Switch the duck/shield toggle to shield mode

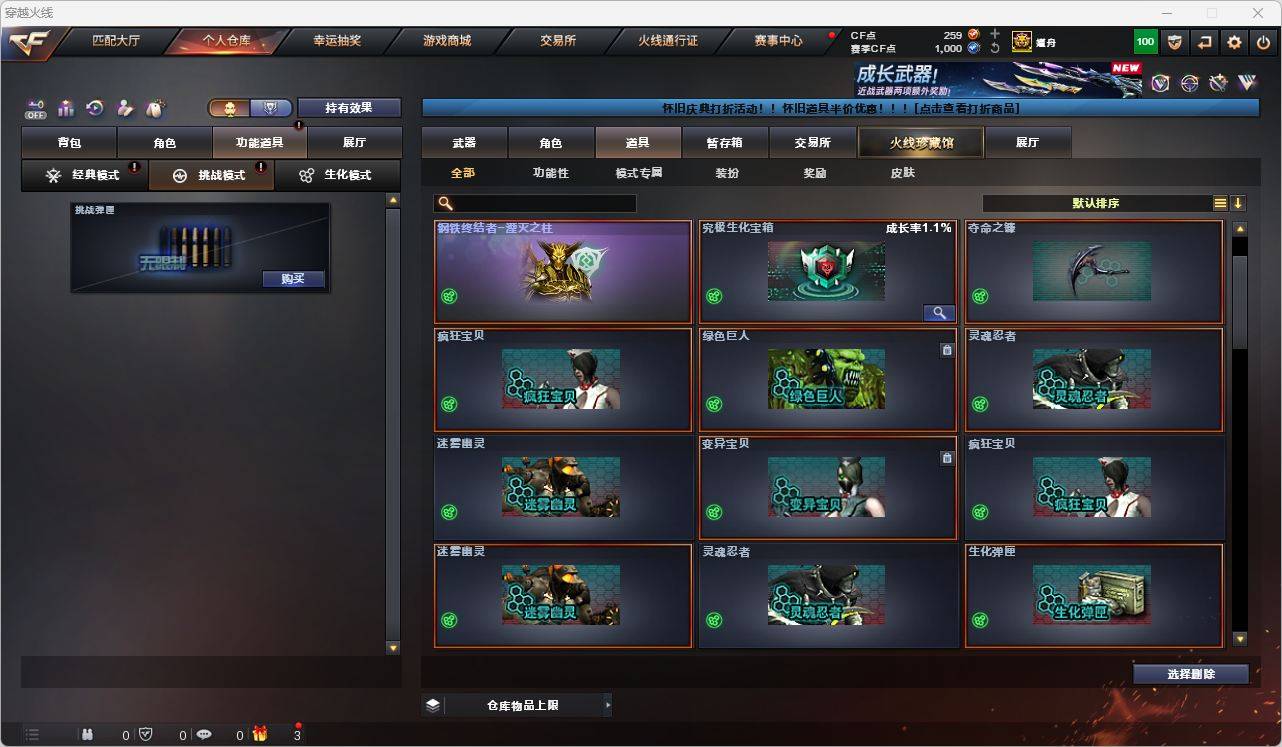271,107
